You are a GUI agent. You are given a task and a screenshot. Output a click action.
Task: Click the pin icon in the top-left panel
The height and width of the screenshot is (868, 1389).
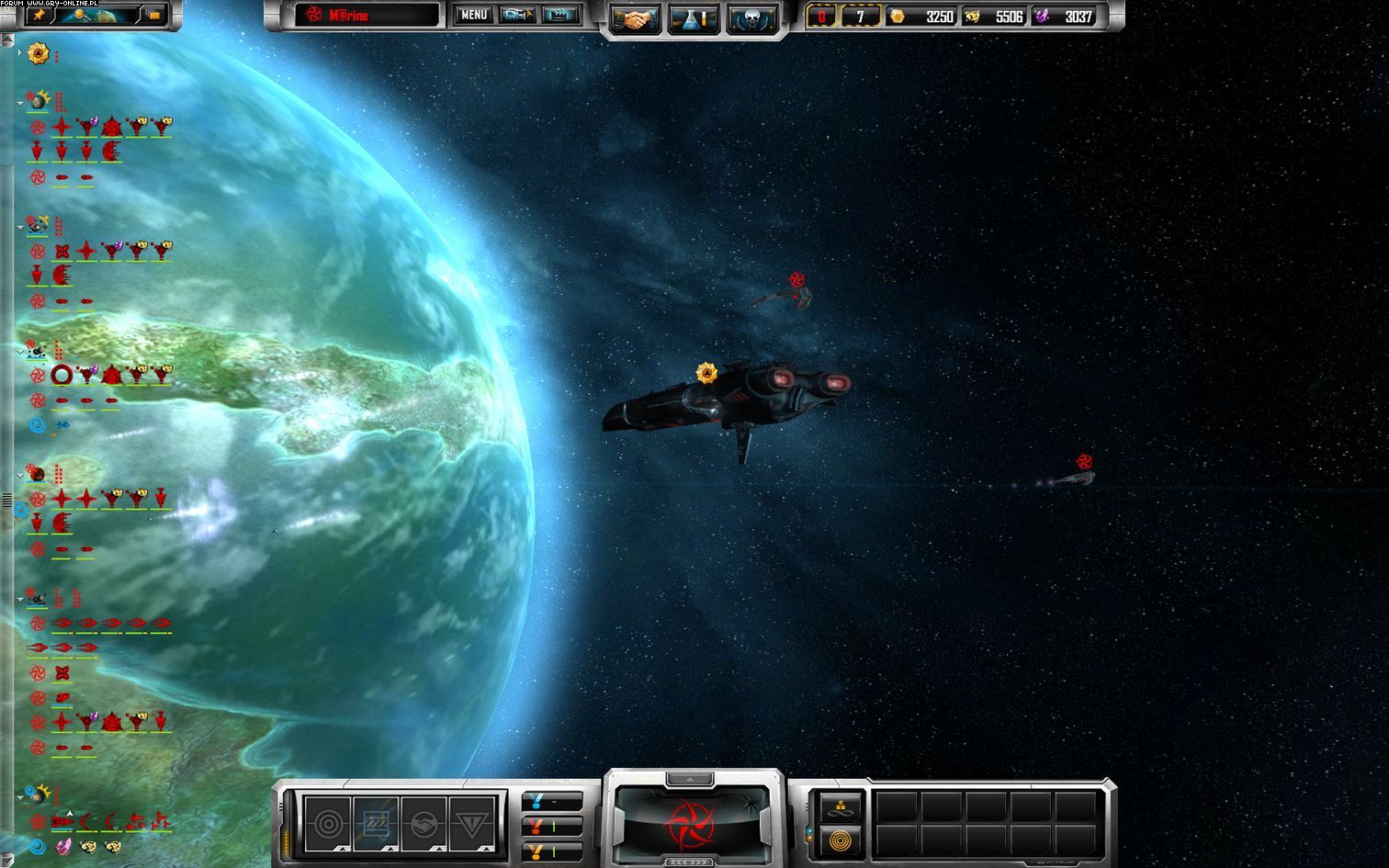pyautogui.click(x=38, y=15)
